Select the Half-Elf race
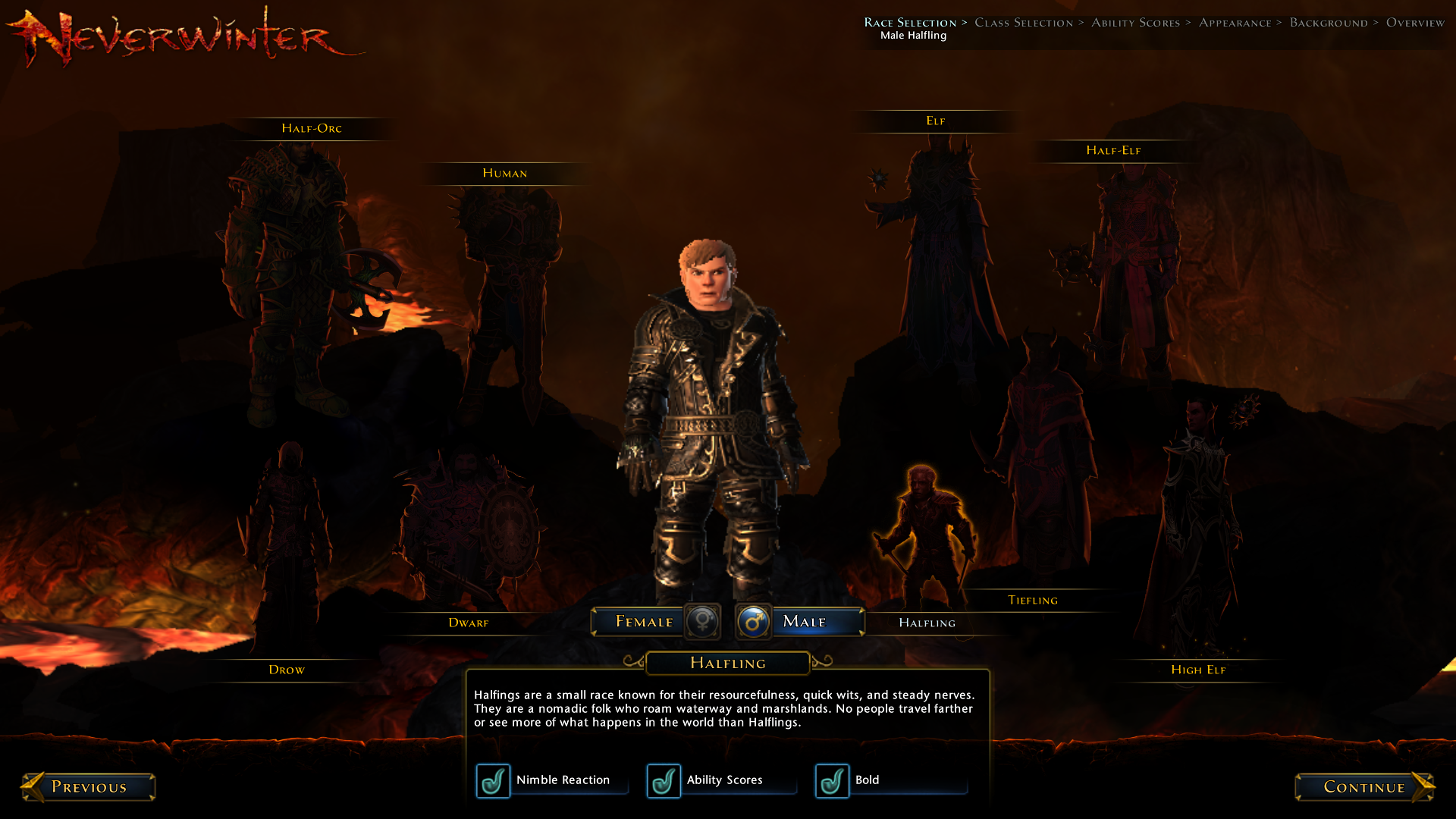This screenshot has width=1456, height=819. click(1112, 151)
